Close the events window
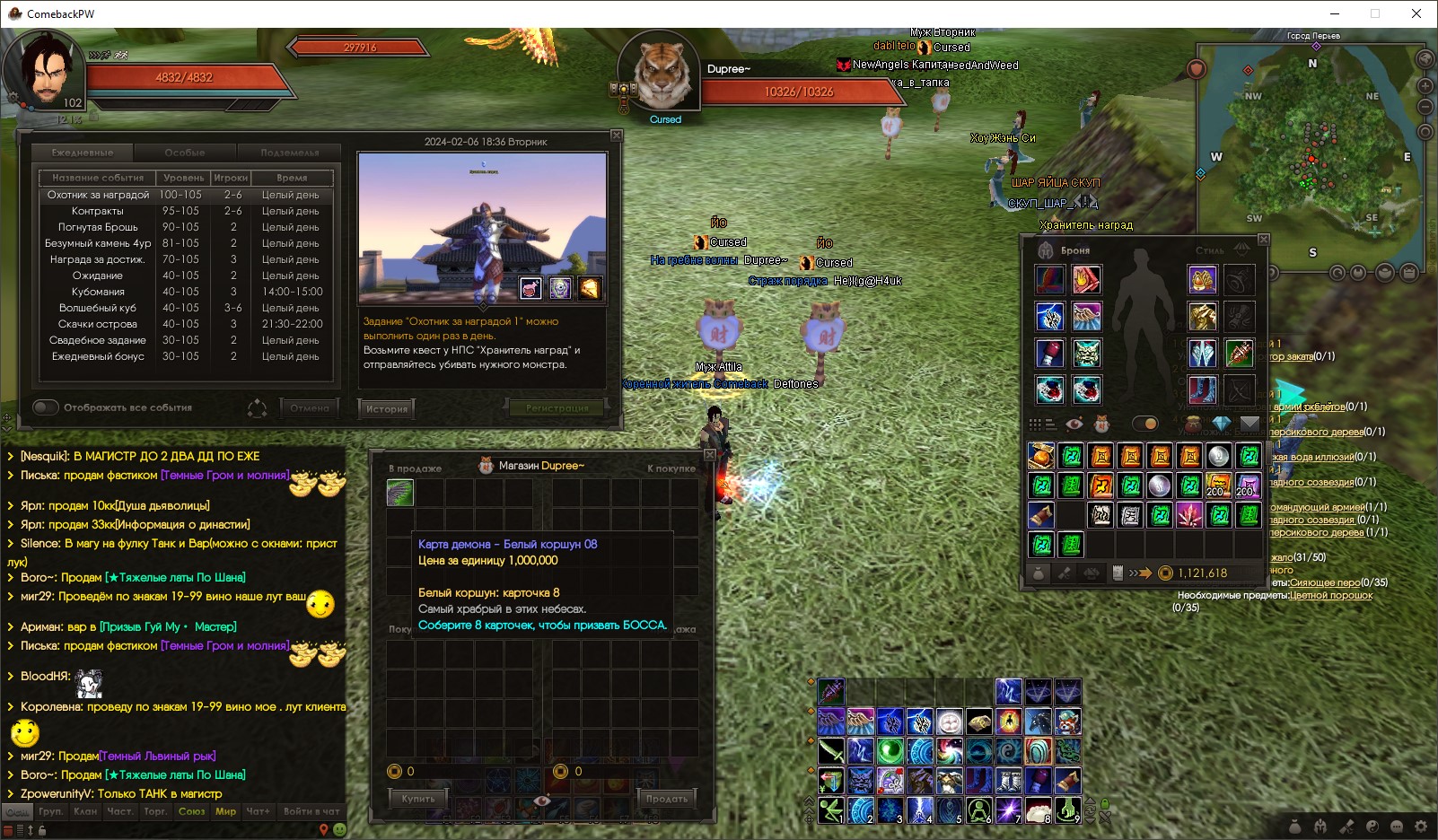1438x840 pixels. tap(616, 136)
